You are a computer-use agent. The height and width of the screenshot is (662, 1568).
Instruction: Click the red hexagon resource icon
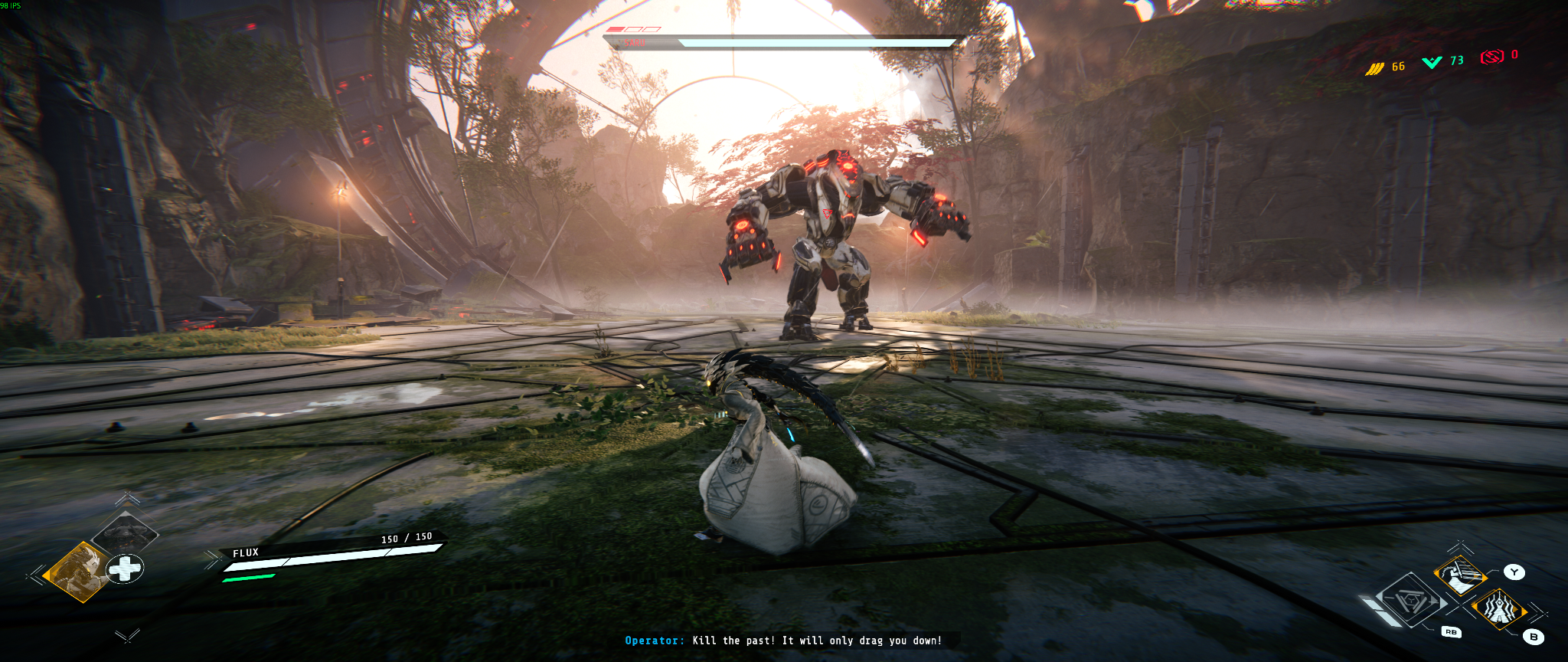coord(1491,57)
